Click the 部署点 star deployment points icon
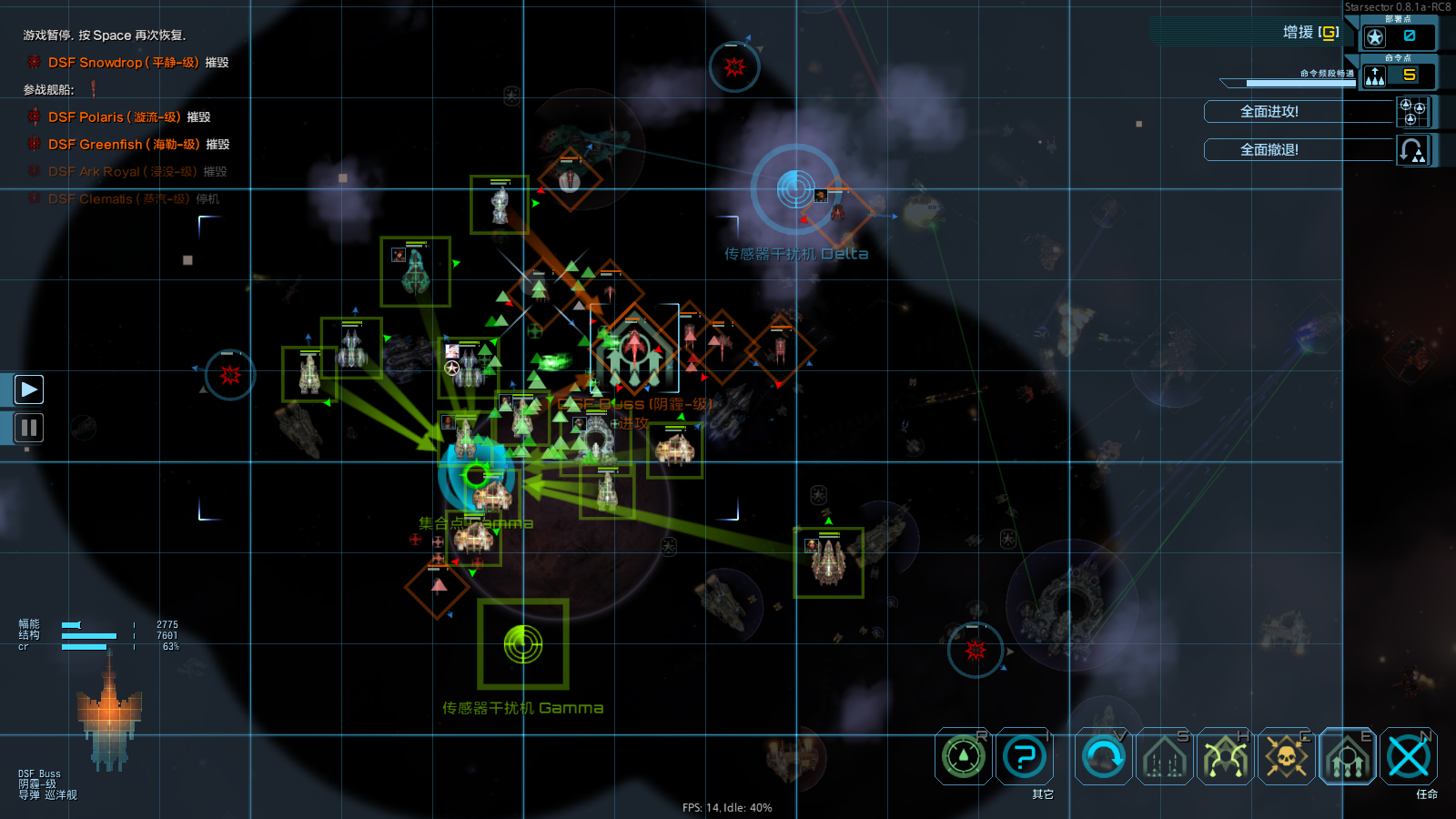Image resolution: width=1456 pixels, height=819 pixels. (x=1375, y=37)
